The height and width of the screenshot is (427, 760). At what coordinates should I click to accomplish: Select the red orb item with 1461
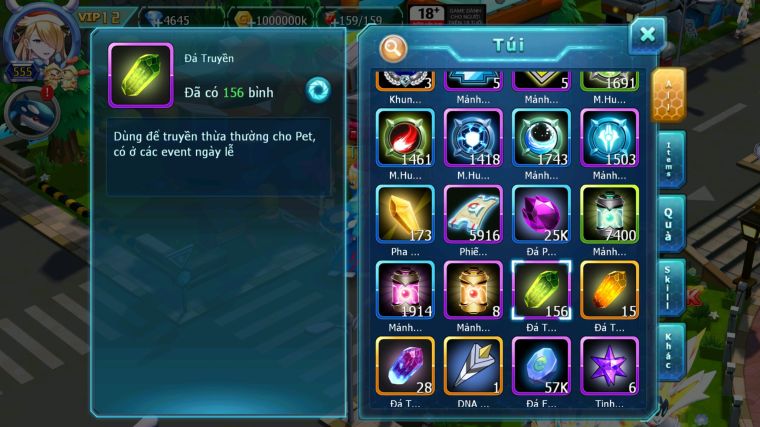pos(405,138)
